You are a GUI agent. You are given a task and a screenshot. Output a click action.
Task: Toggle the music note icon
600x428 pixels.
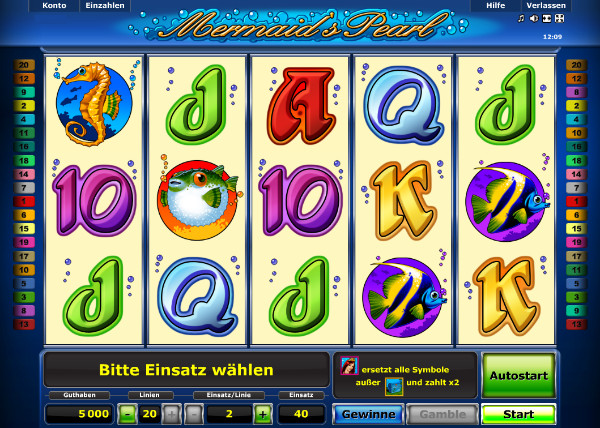coord(521,18)
